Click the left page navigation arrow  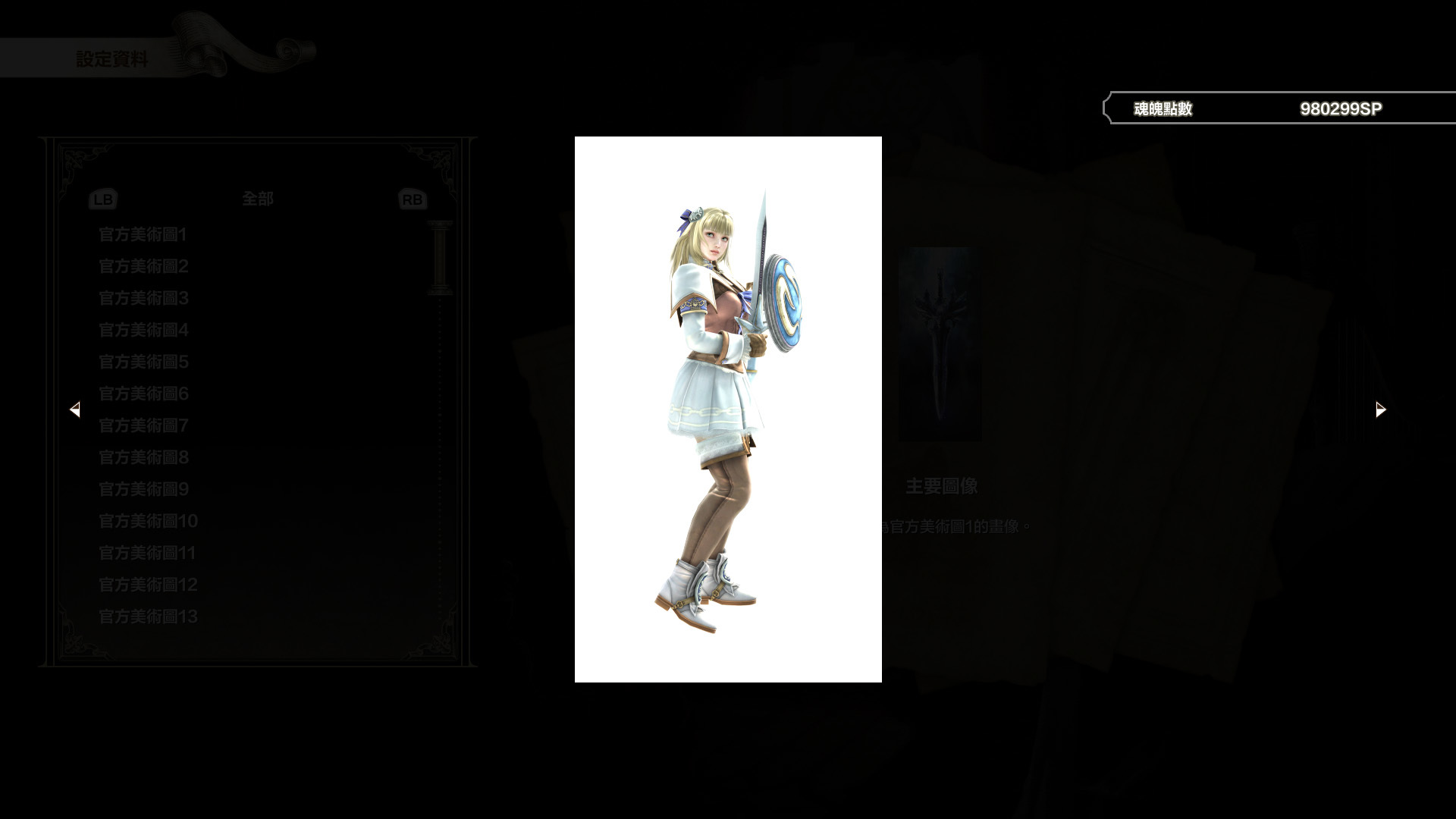coord(75,409)
